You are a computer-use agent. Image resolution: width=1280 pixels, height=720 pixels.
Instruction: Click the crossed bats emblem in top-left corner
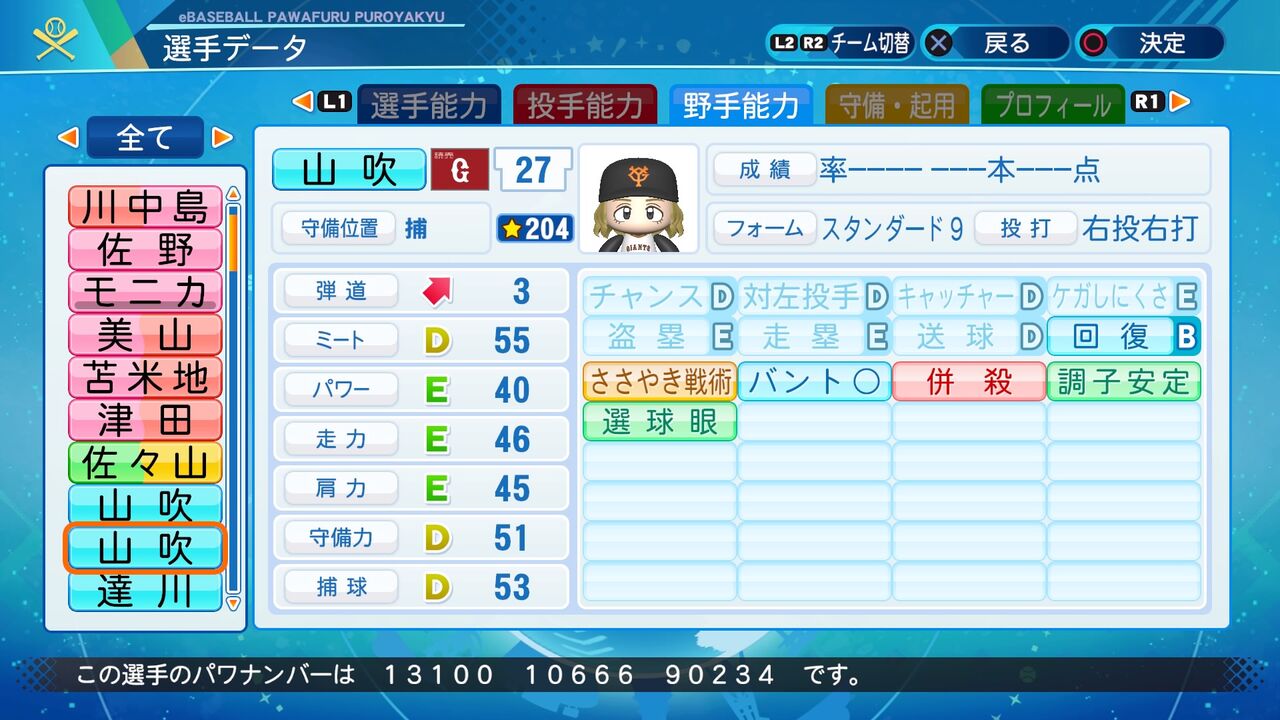(x=53, y=38)
